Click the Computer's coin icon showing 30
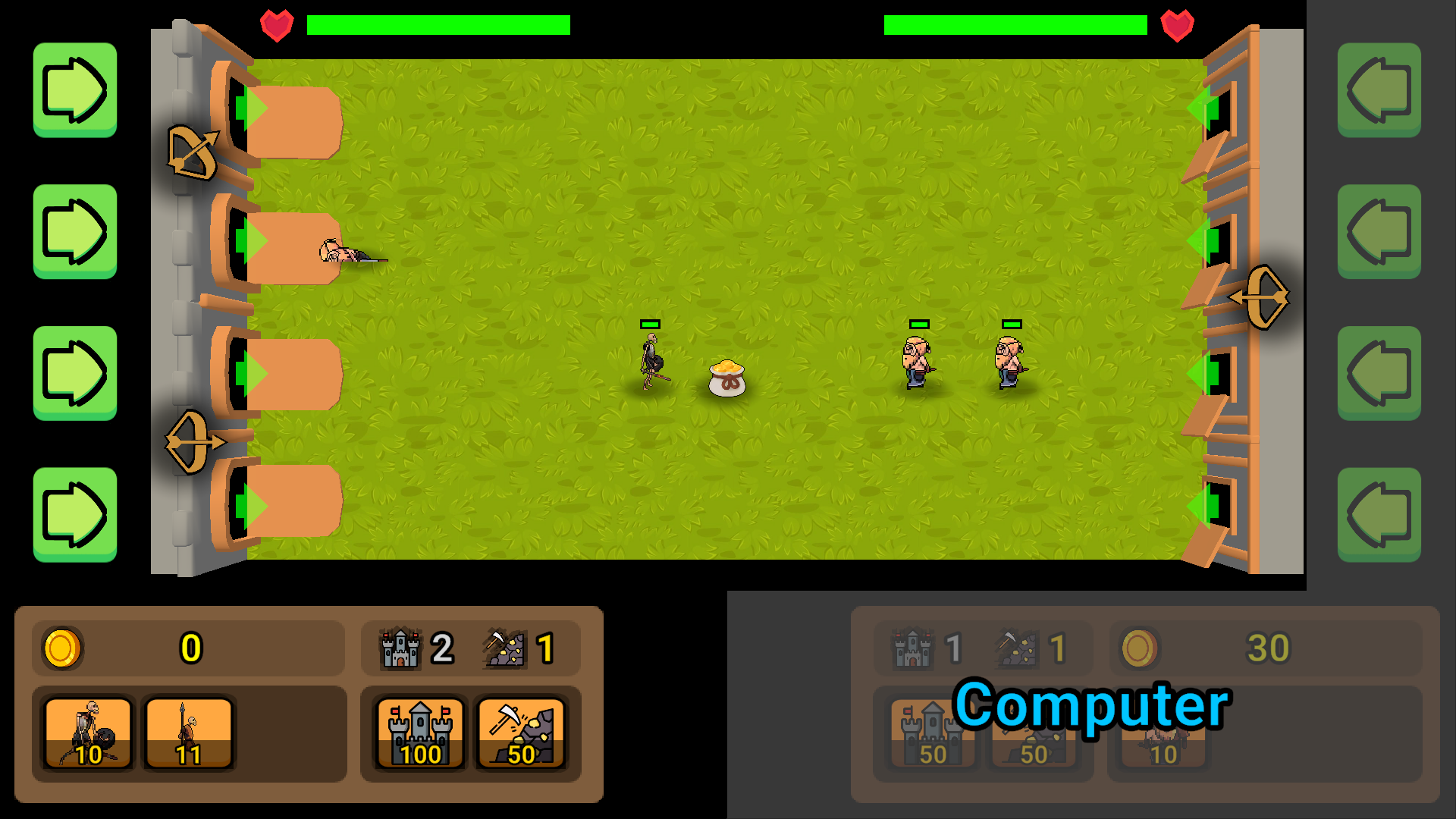Screen dimensions: 1456x819 [1139, 648]
